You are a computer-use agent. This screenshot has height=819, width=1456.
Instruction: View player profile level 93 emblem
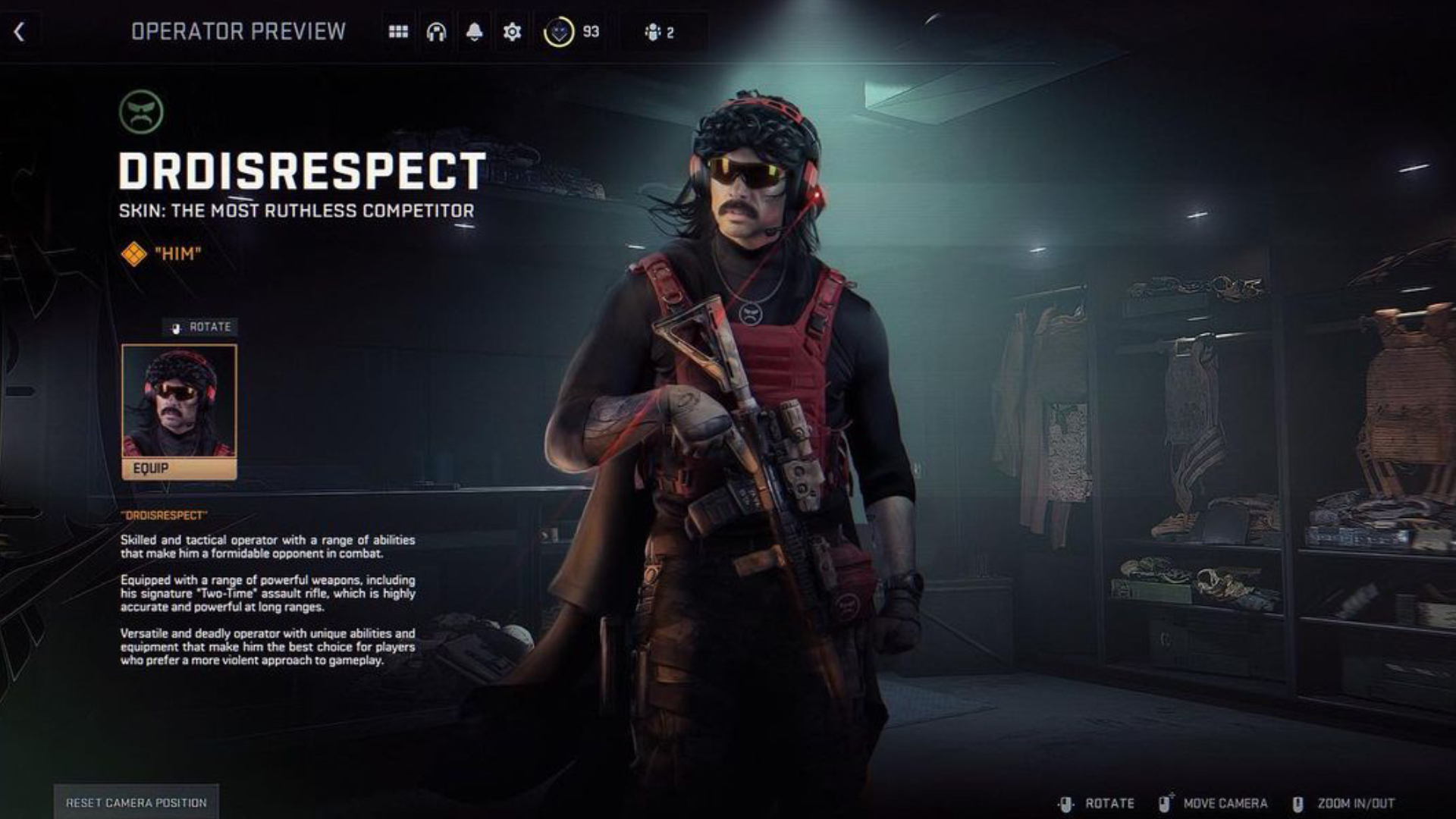click(x=559, y=32)
